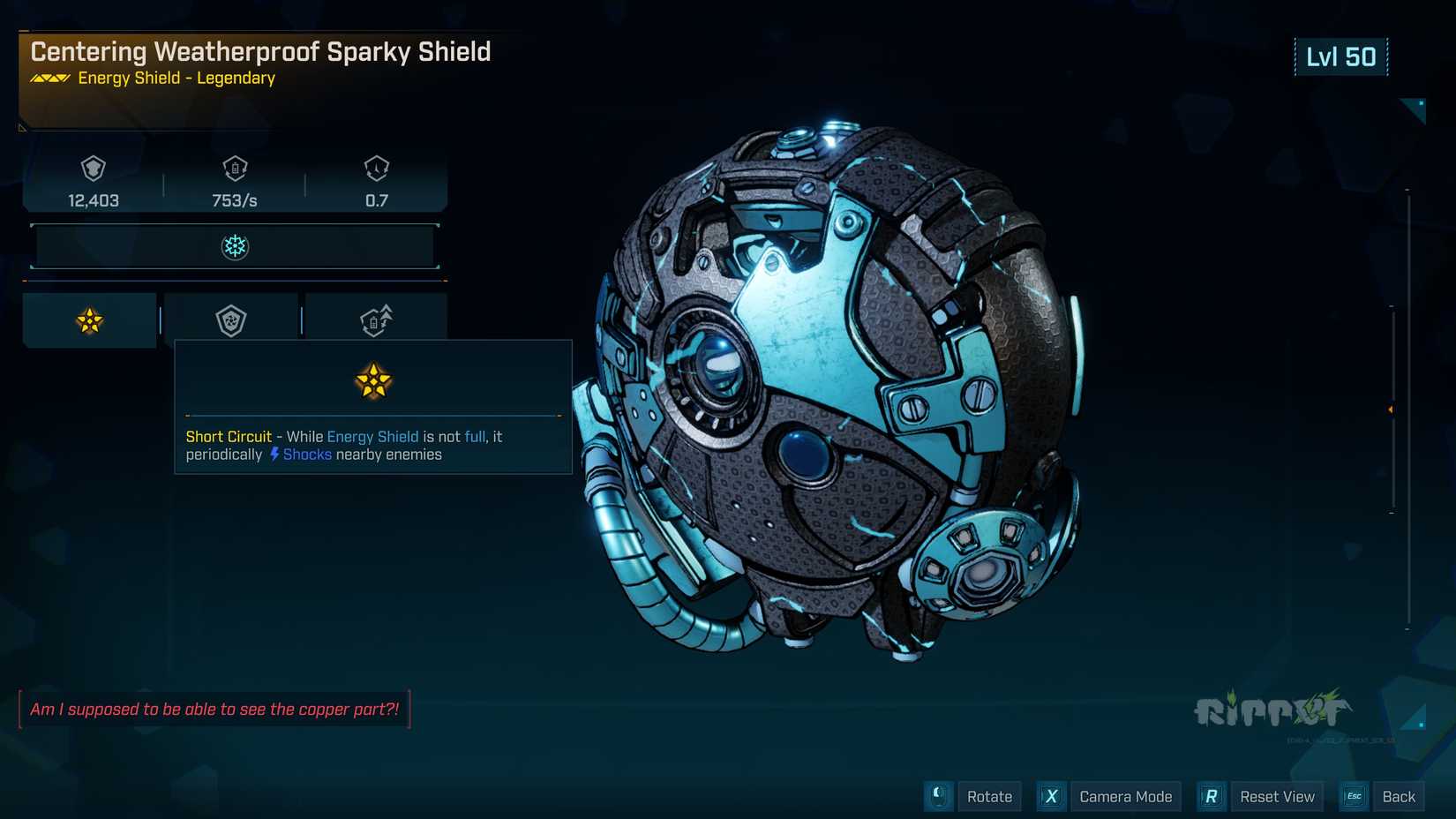
Task: Switch to the shield defense part tab
Action: click(x=231, y=319)
